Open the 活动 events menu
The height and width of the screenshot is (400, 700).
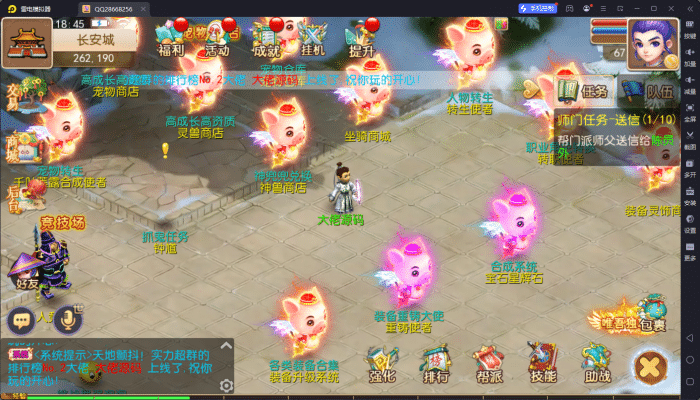point(217,38)
